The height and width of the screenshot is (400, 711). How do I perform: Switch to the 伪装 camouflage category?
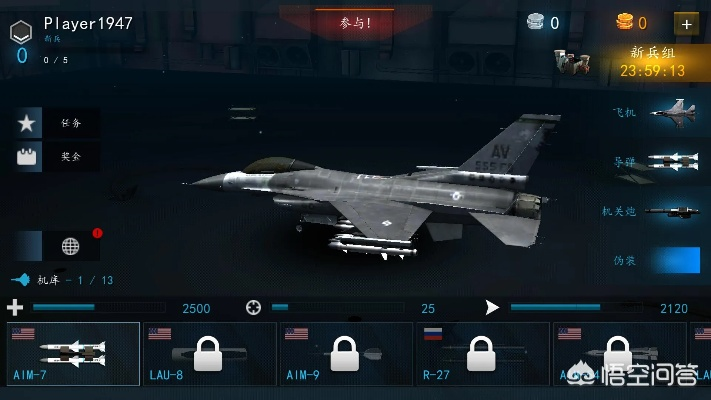click(657, 260)
